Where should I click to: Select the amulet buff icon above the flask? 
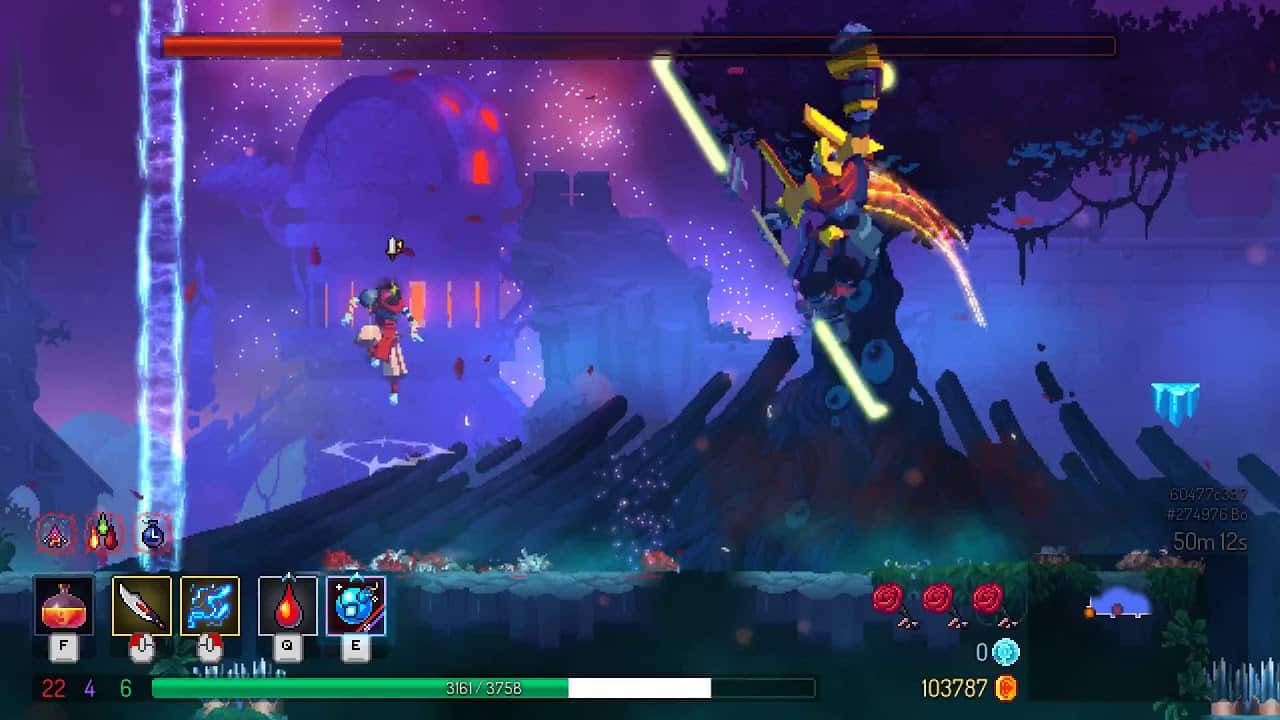(x=55, y=534)
